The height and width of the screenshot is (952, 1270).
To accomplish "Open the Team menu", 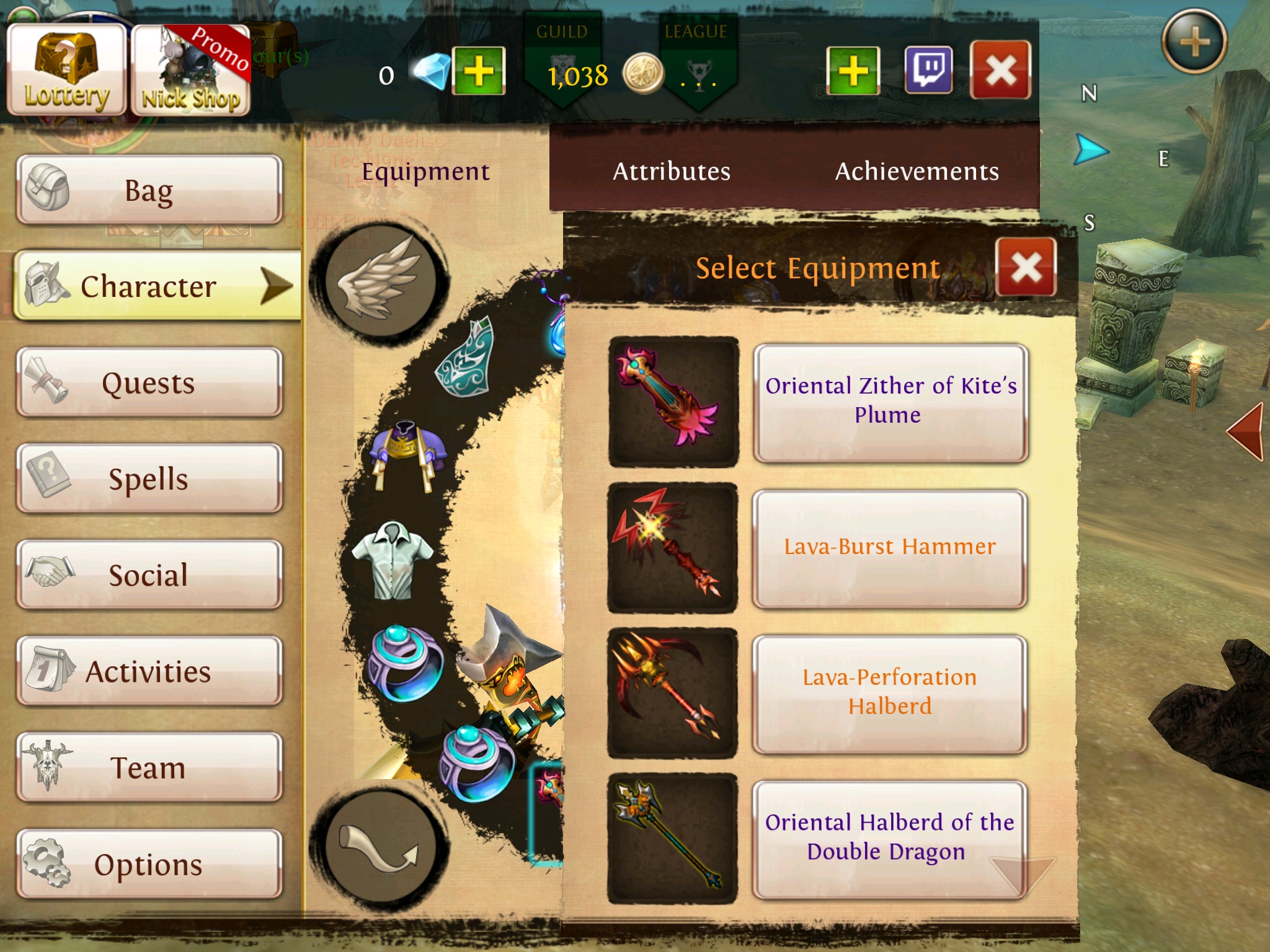I will pyautogui.click(x=149, y=767).
